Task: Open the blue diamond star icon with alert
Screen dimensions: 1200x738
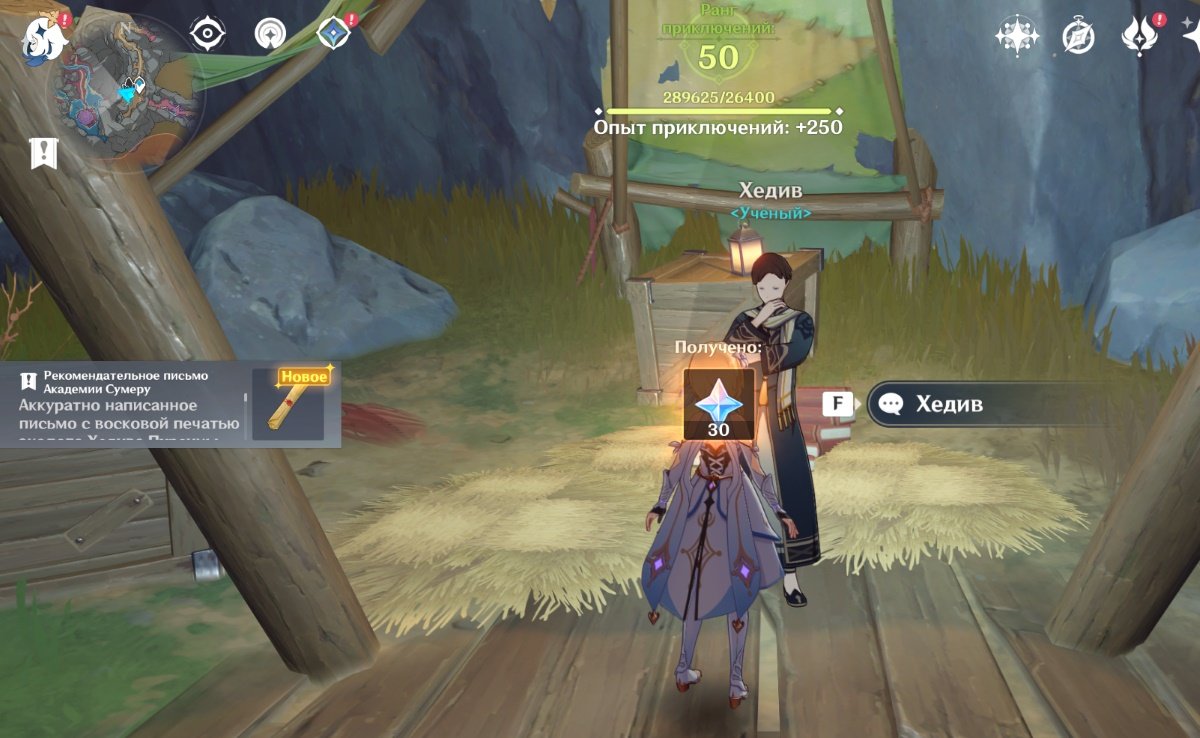Action: (333, 34)
